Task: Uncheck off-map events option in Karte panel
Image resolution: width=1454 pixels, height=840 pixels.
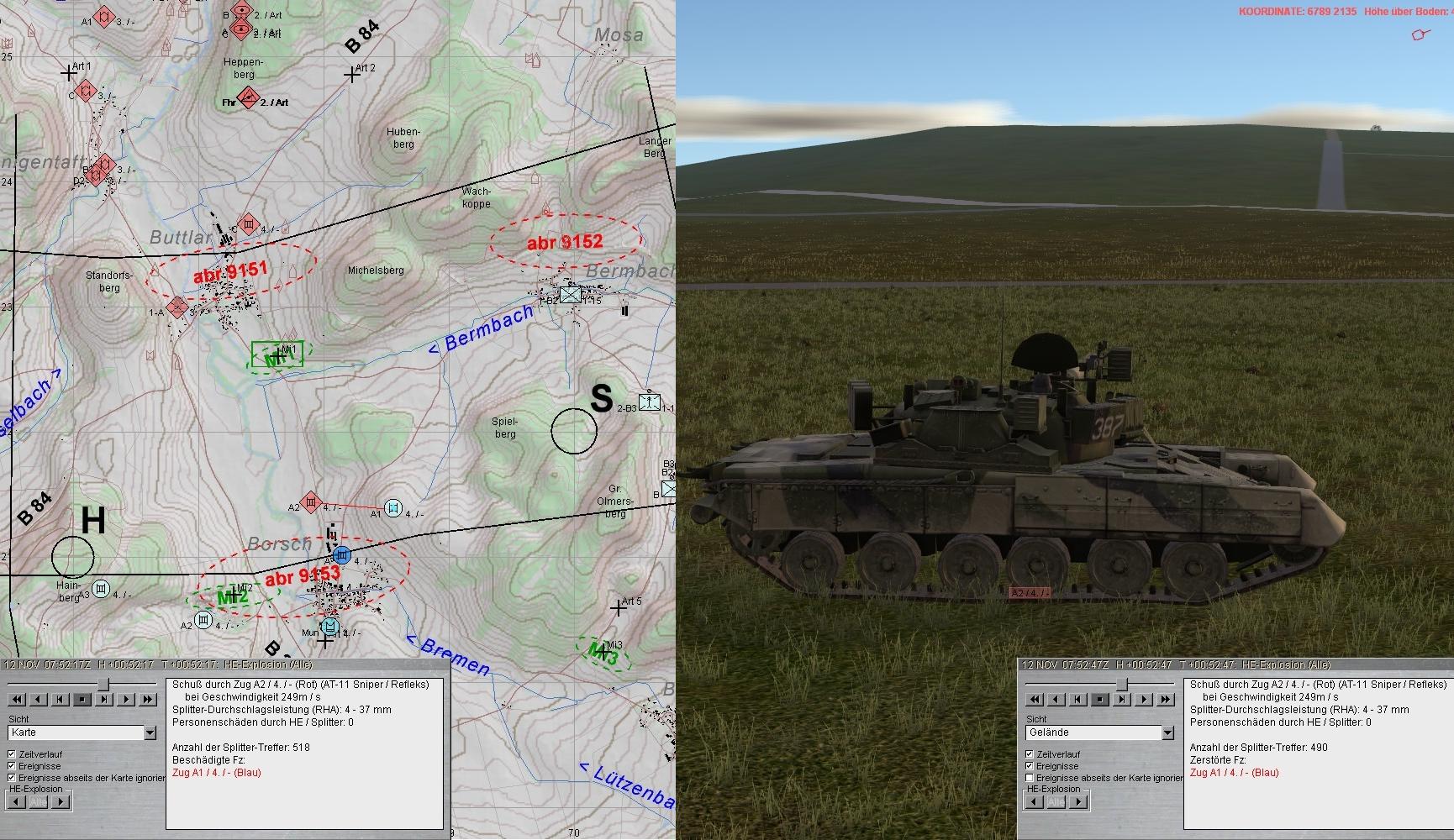Action: [12, 778]
